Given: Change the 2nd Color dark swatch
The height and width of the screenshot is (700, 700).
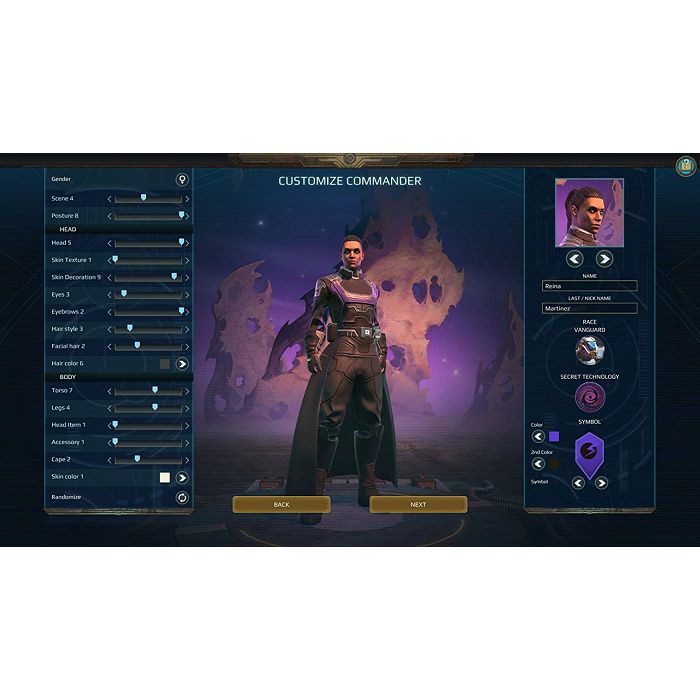Looking at the screenshot, I should [554, 464].
